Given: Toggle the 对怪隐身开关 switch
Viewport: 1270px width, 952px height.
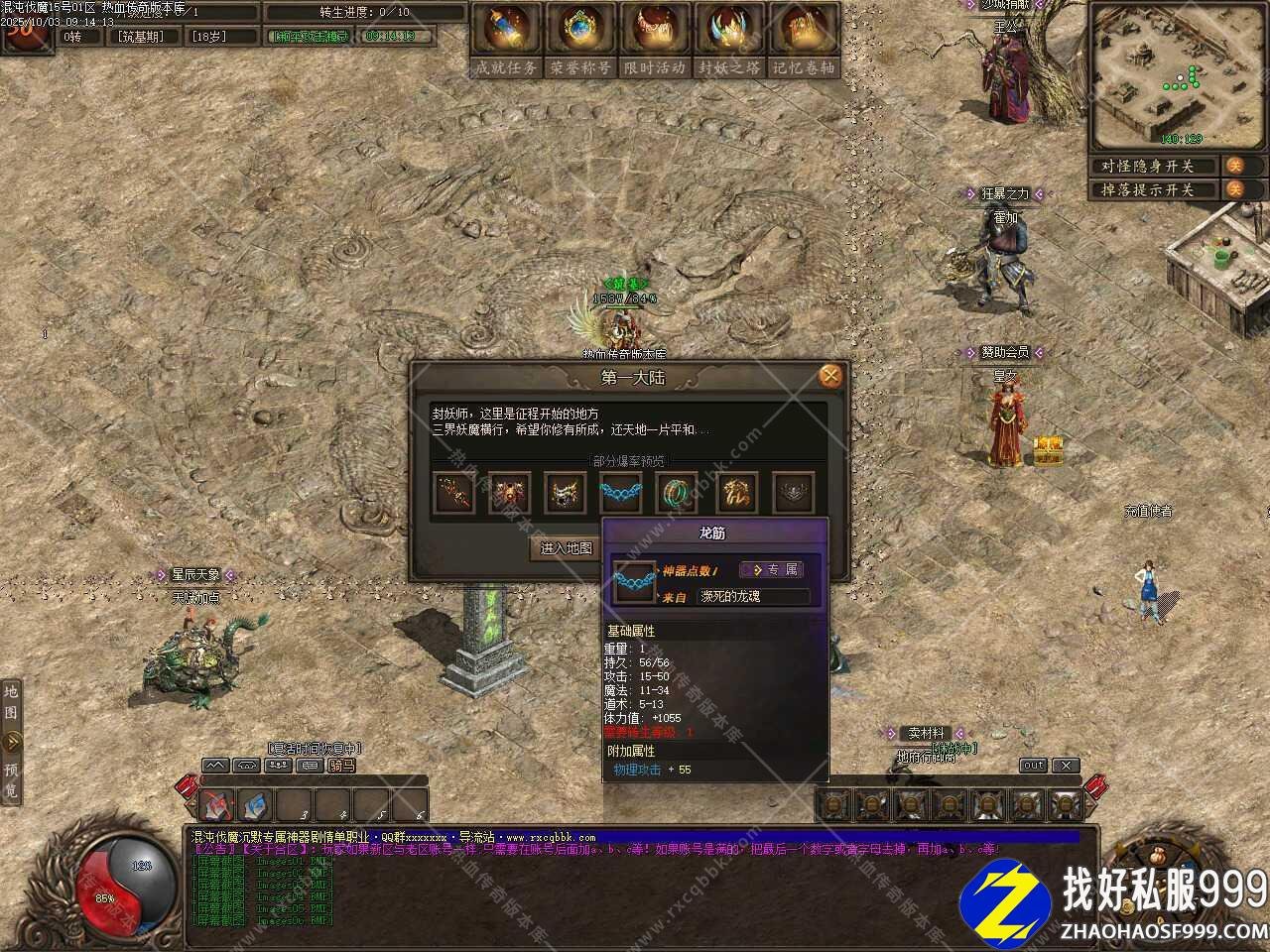Looking at the screenshot, I should point(1234,166).
